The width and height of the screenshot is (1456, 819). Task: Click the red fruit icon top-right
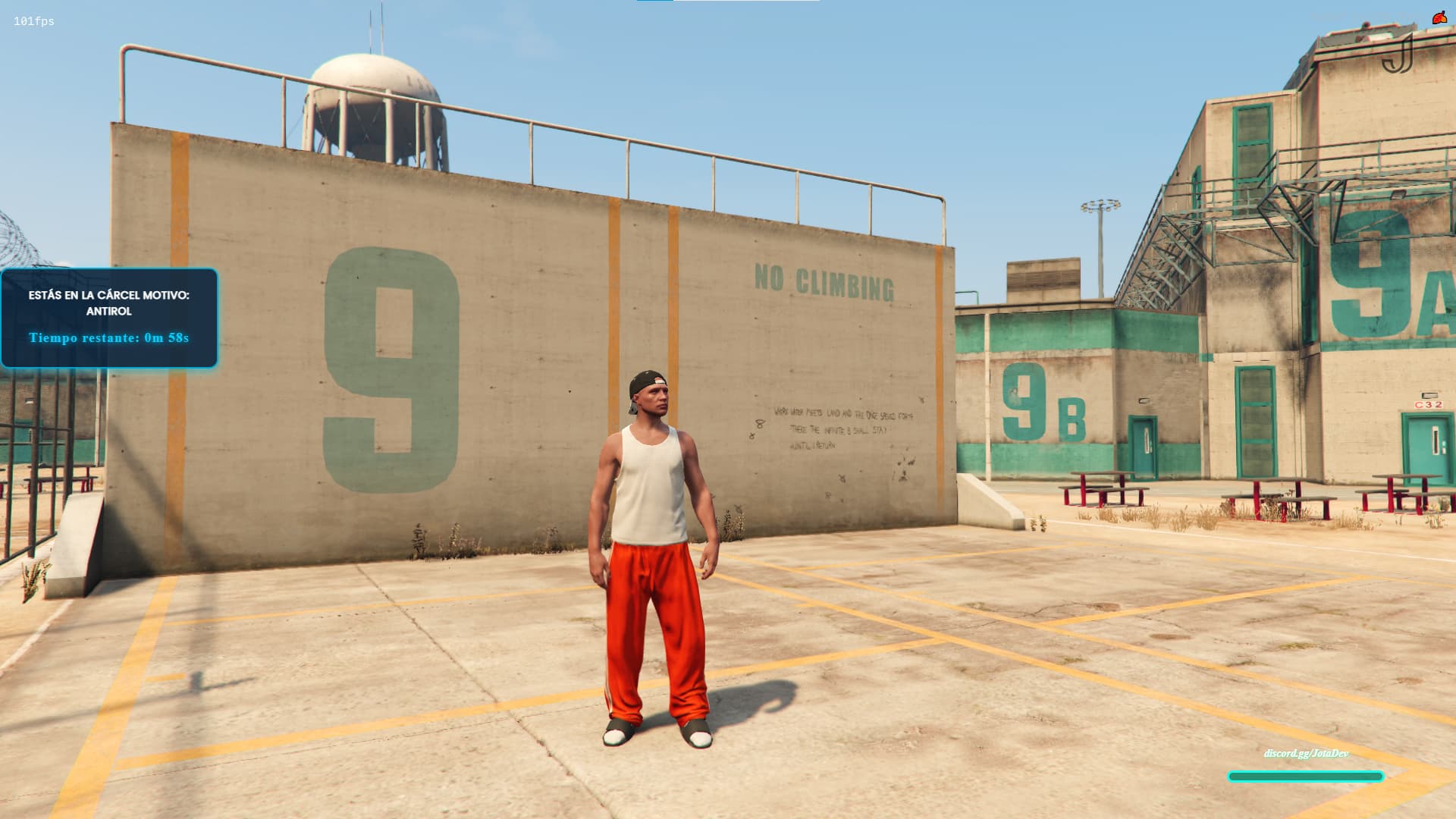(1439, 14)
